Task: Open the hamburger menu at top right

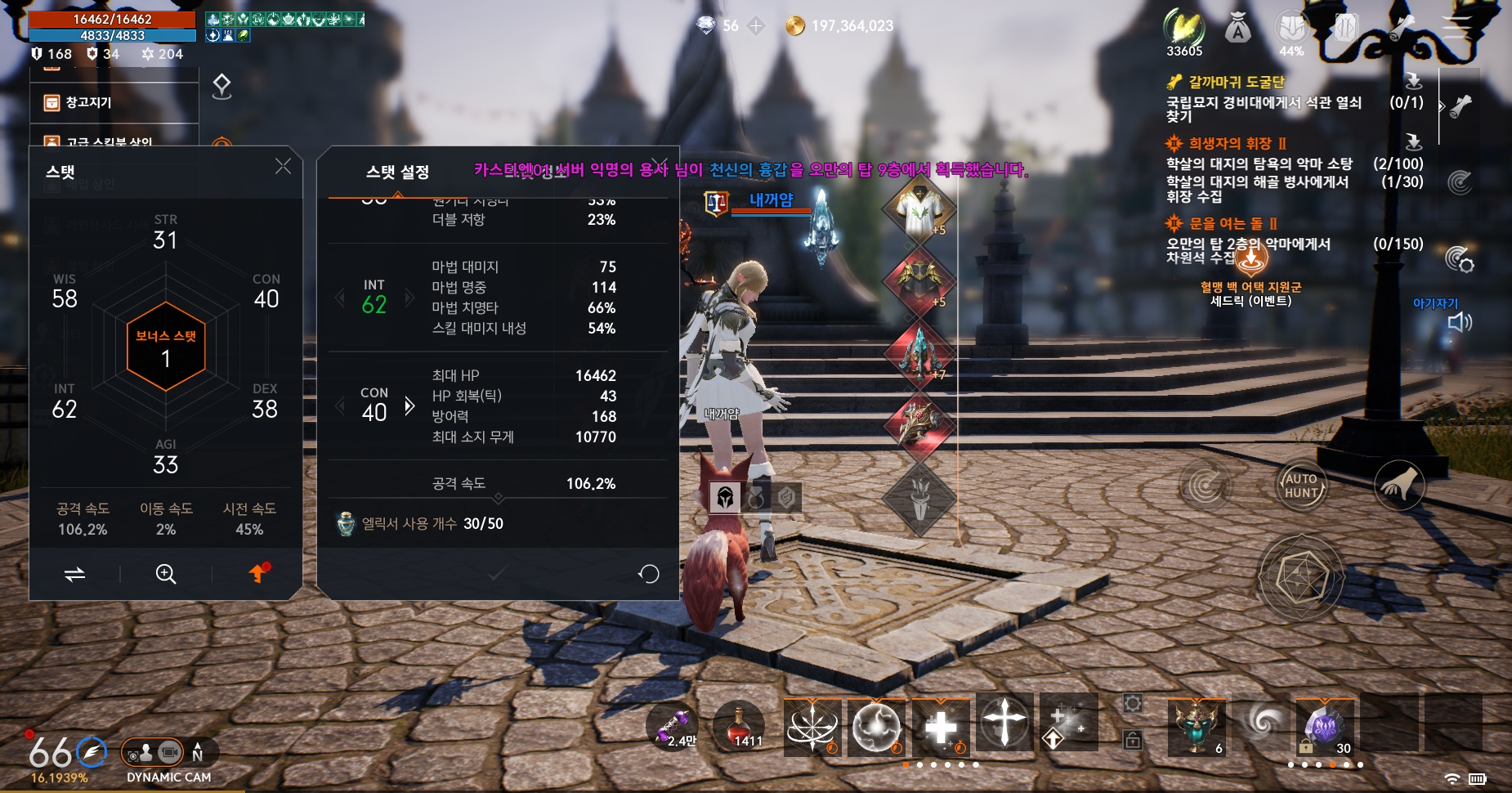Action: pyautogui.click(x=1455, y=25)
